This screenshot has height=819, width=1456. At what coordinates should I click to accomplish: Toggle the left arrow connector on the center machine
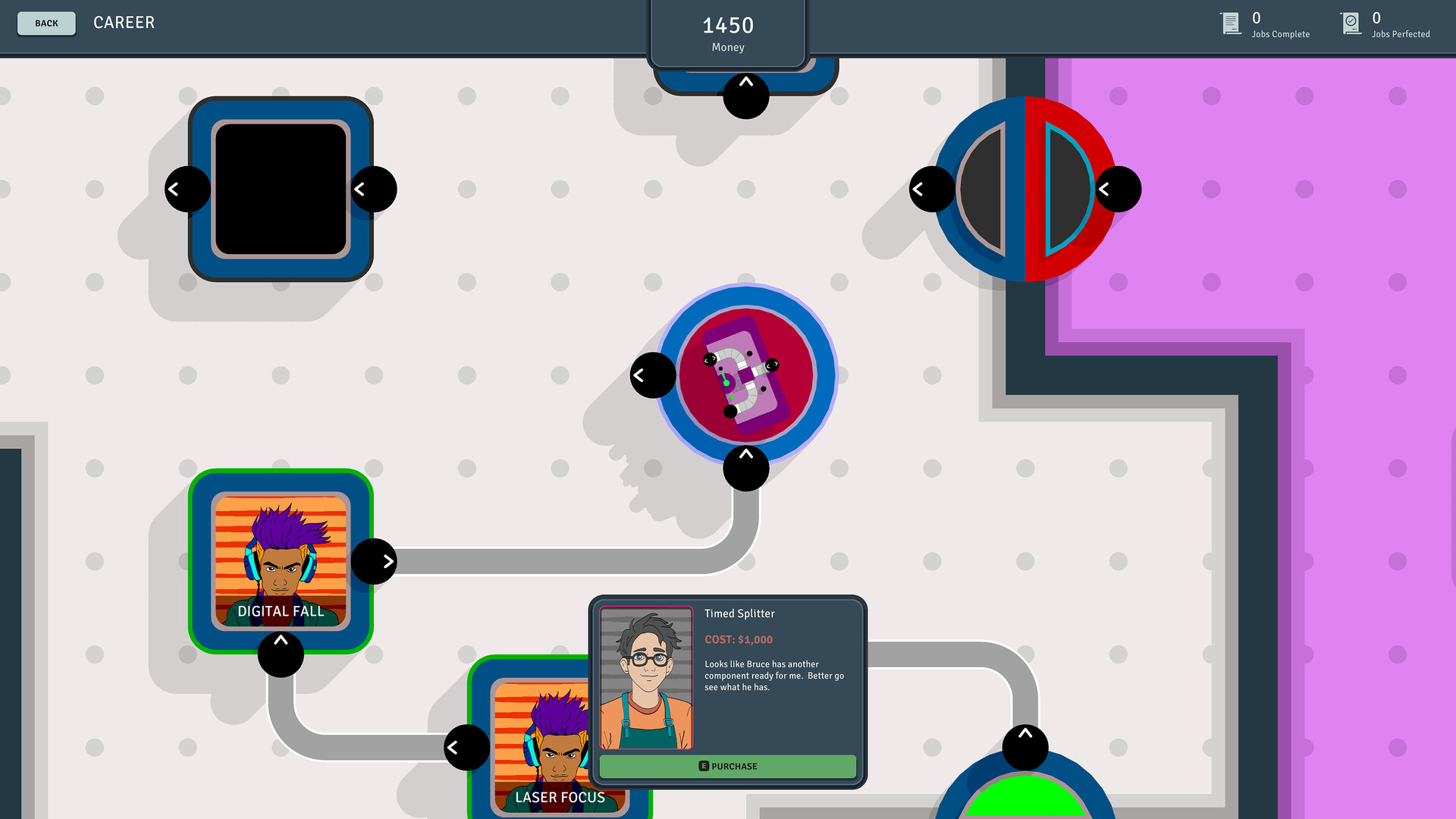click(x=651, y=374)
